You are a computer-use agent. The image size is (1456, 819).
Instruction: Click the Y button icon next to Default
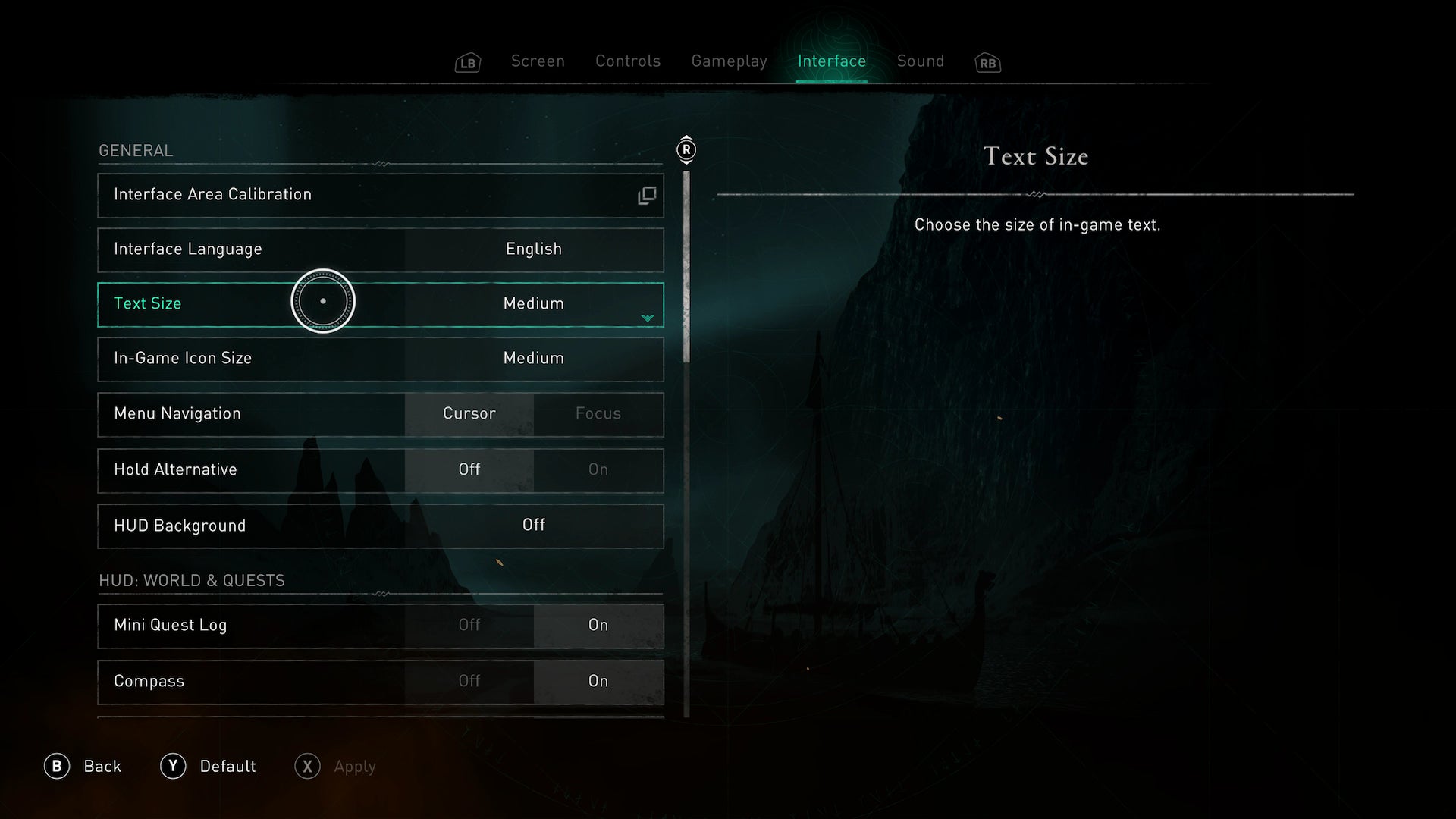click(x=173, y=766)
